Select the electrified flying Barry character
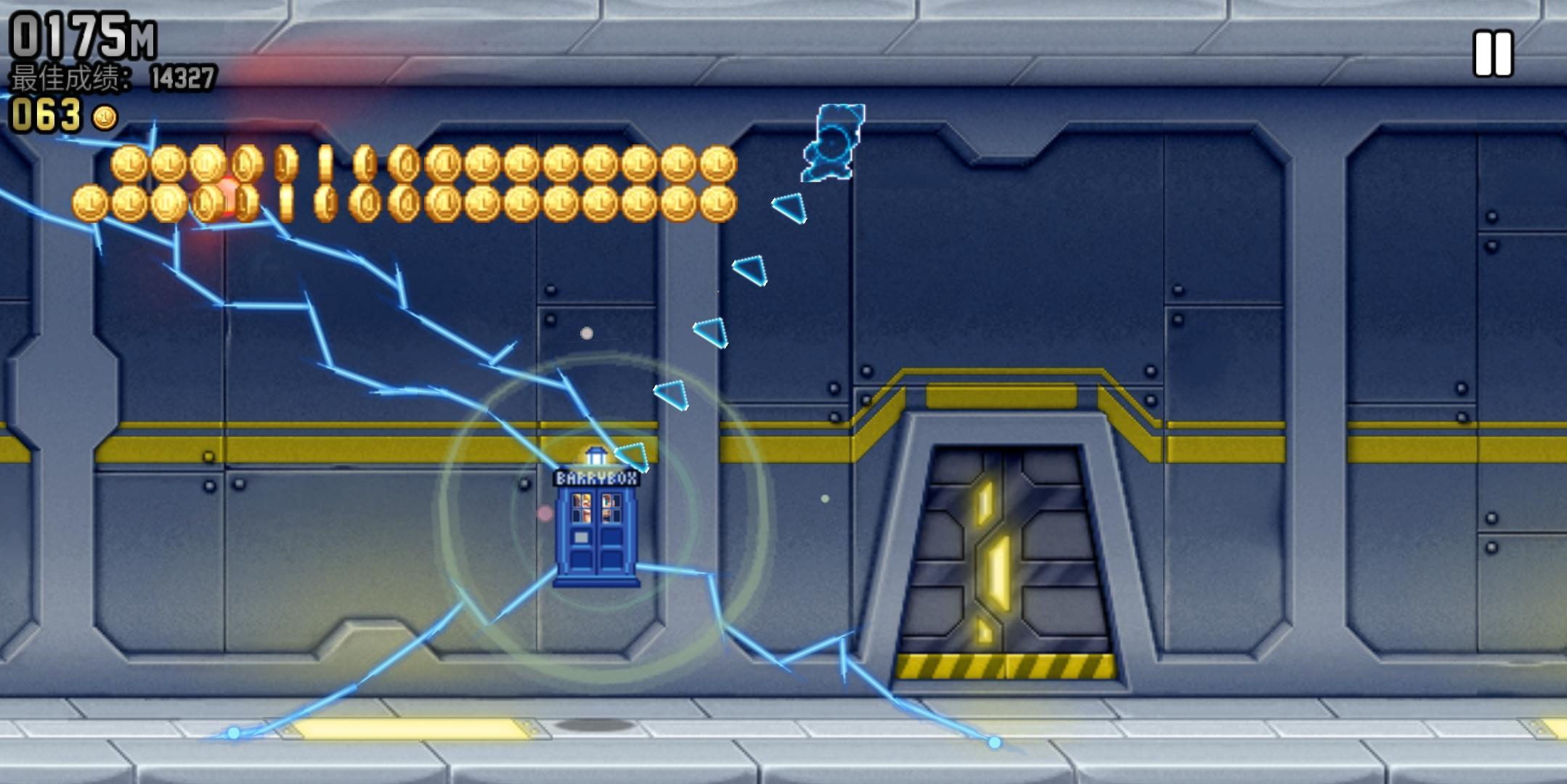Image resolution: width=1567 pixels, height=784 pixels. (834, 143)
